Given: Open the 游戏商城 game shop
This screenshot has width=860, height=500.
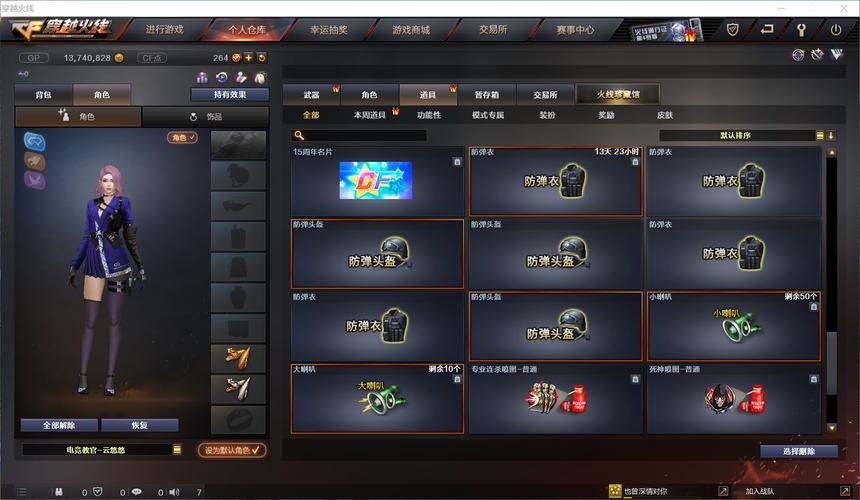Looking at the screenshot, I should [411, 30].
